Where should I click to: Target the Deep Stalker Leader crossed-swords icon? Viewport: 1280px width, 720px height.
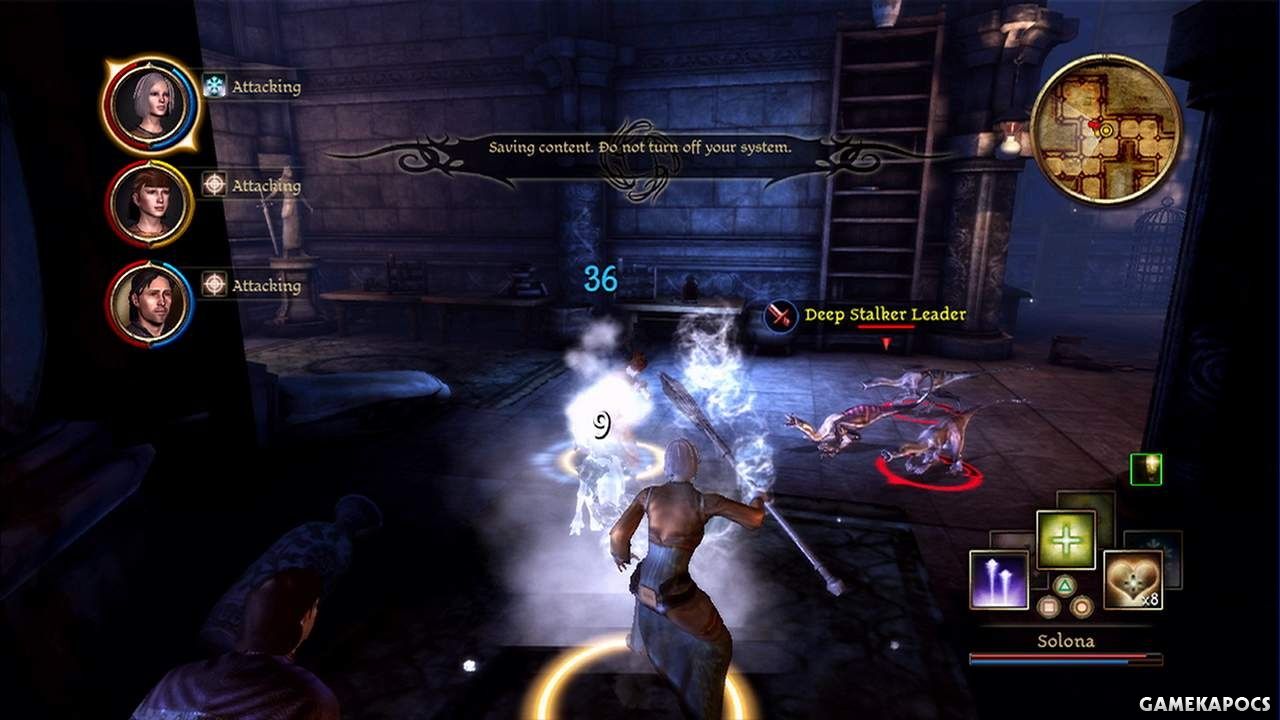pyautogui.click(x=780, y=316)
